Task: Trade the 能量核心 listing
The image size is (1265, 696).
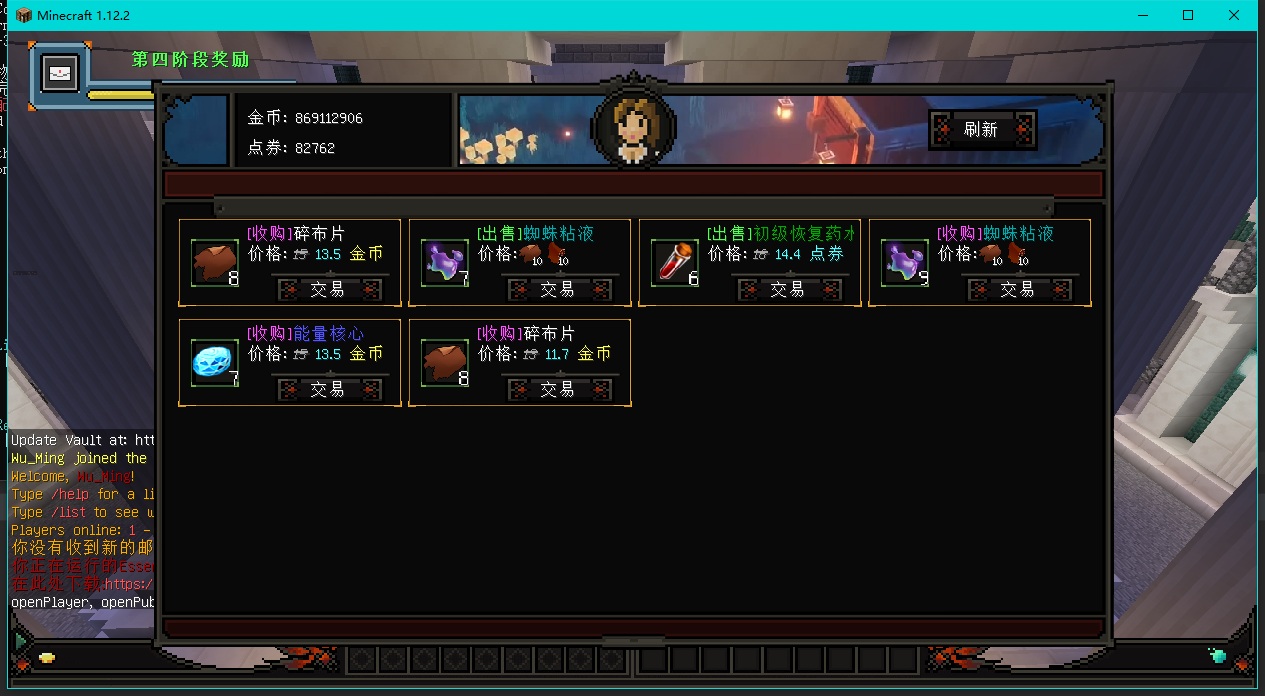Action: click(x=328, y=390)
